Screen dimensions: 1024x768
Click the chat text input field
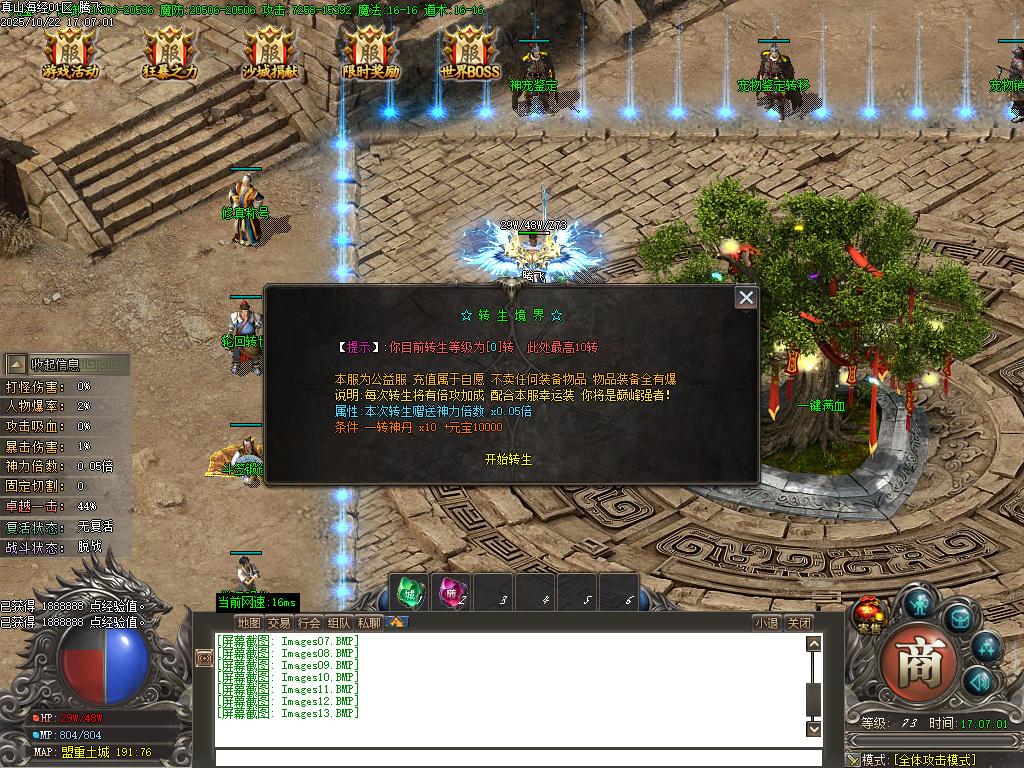click(510, 758)
